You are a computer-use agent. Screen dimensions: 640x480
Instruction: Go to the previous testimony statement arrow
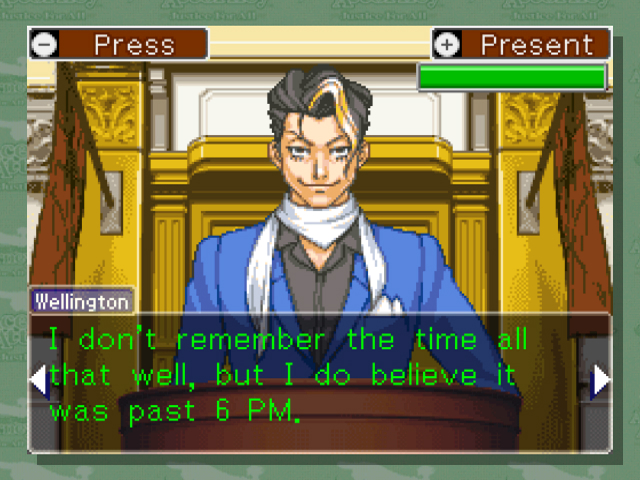pos(38,380)
